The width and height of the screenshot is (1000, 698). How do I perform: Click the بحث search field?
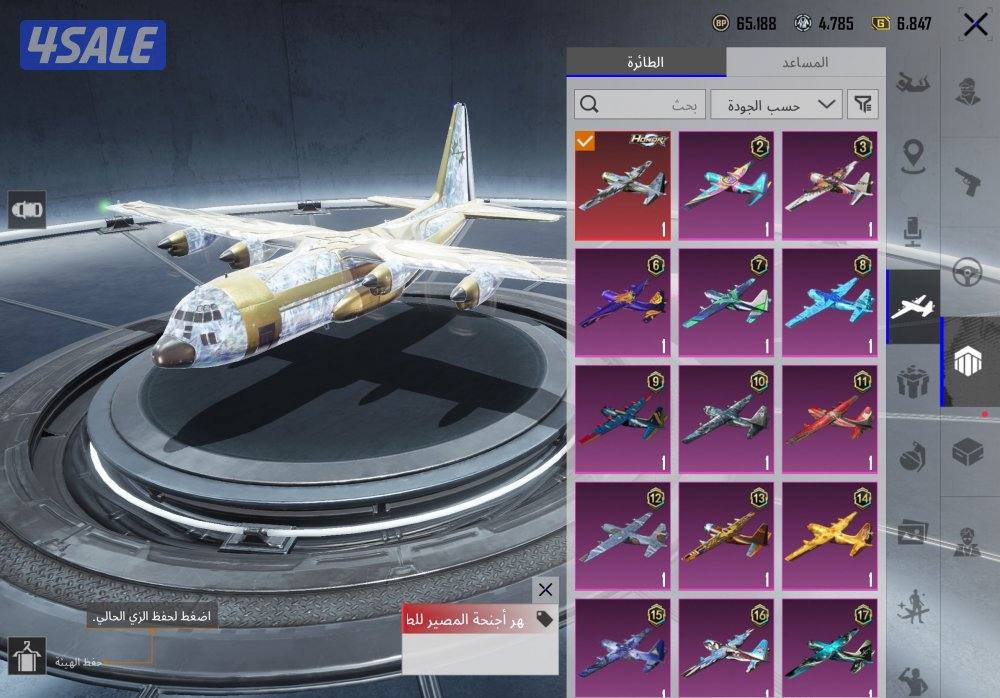tap(638, 104)
